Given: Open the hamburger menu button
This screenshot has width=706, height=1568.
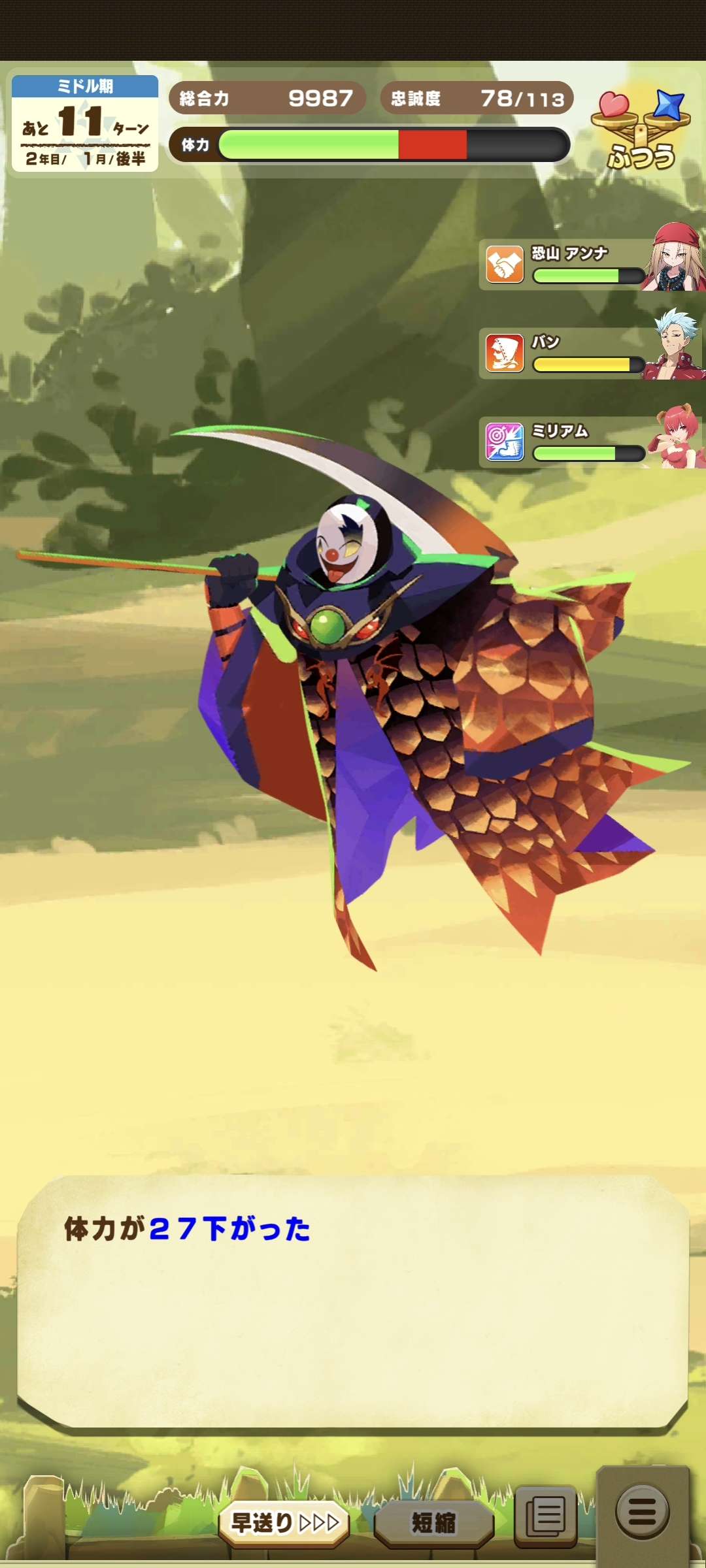Looking at the screenshot, I should pyautogui.click(x=643, y=1511).
